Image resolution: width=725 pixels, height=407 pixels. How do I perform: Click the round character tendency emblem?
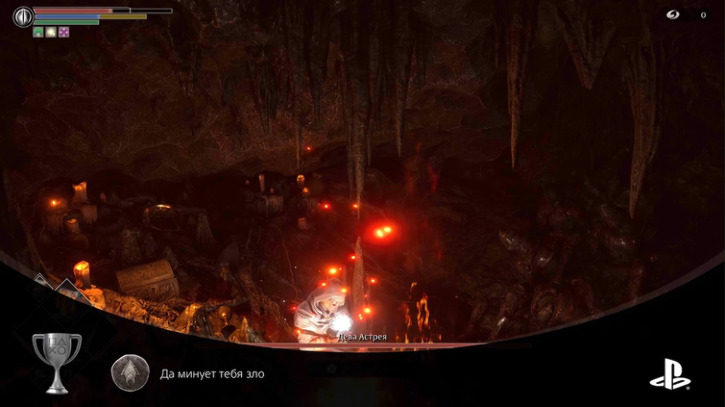[22, 16]
